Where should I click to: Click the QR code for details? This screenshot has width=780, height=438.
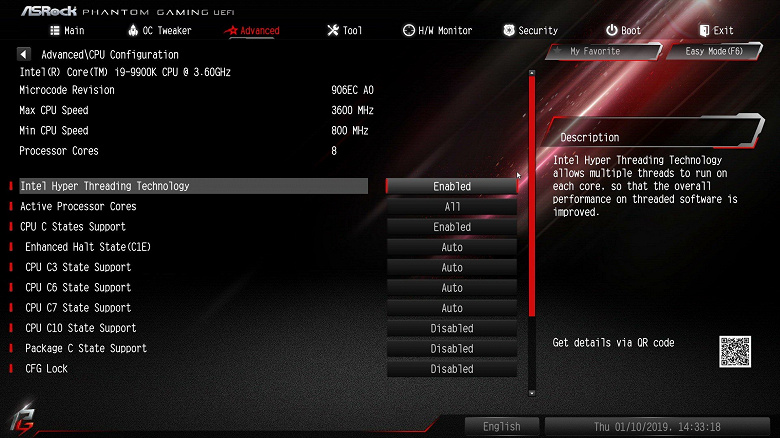tap(734, 351)
